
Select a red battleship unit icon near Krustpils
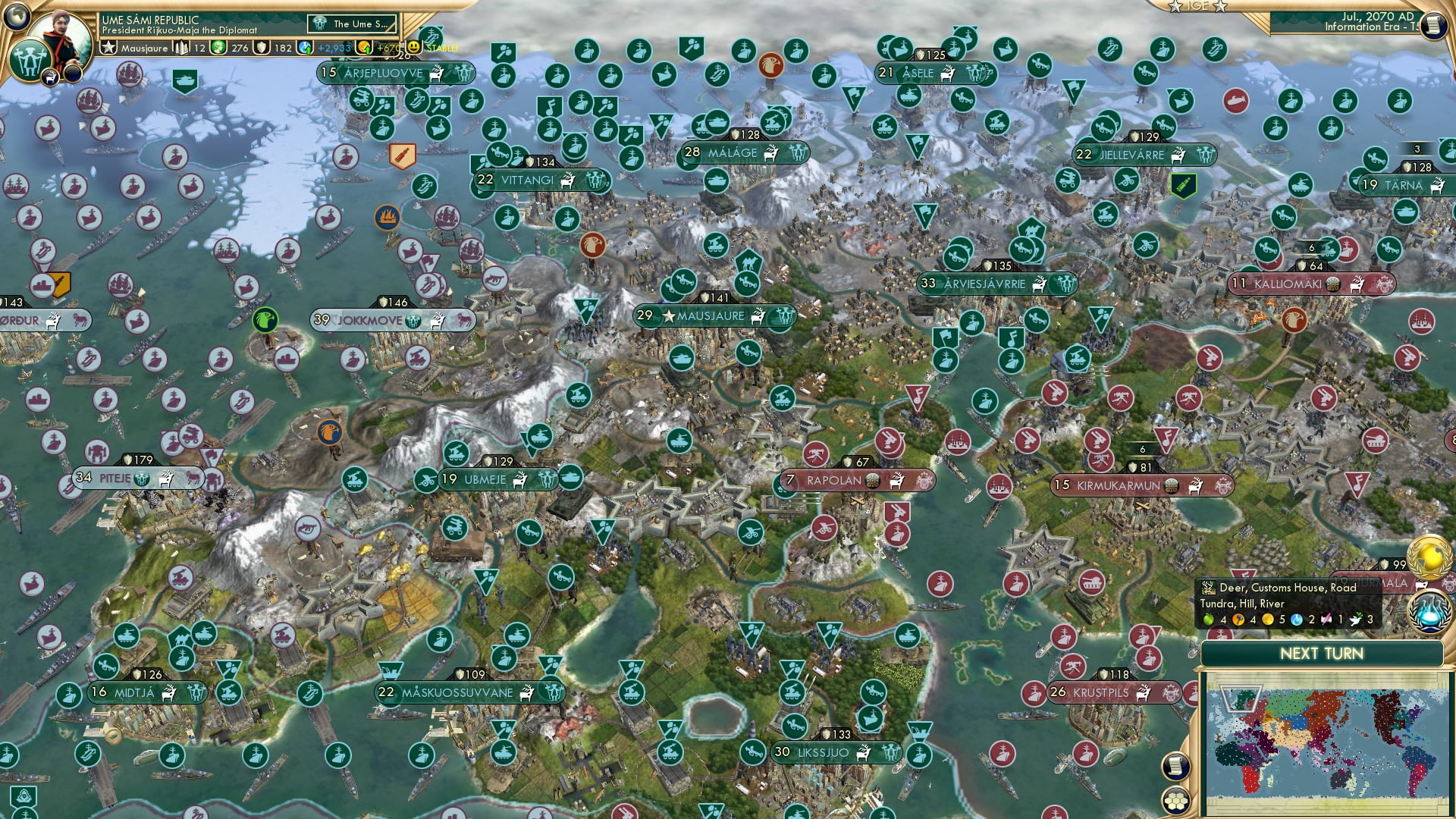click(x=1034, y=693)
